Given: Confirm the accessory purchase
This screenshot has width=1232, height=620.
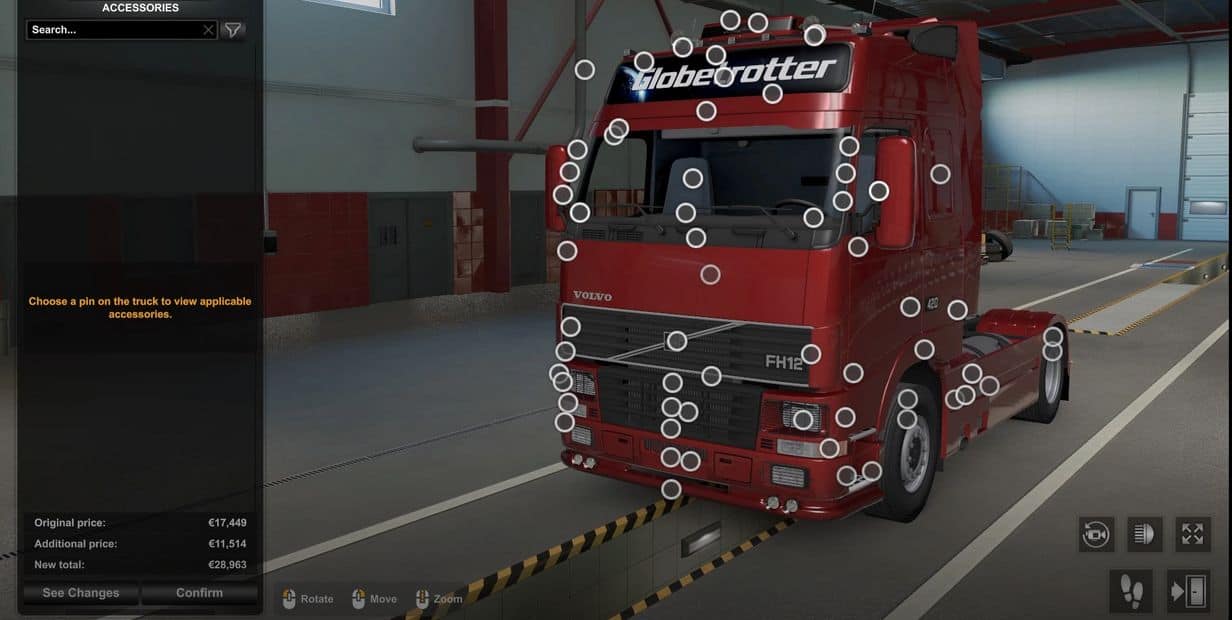Looking at the screenshot, I should (x=199, y=593).
